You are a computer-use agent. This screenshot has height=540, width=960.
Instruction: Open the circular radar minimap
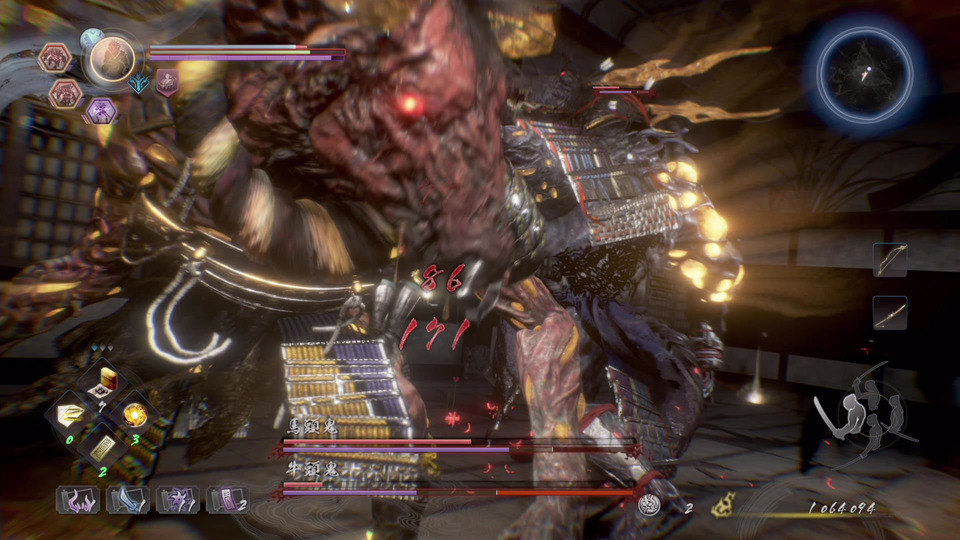[x=867, y=70]
